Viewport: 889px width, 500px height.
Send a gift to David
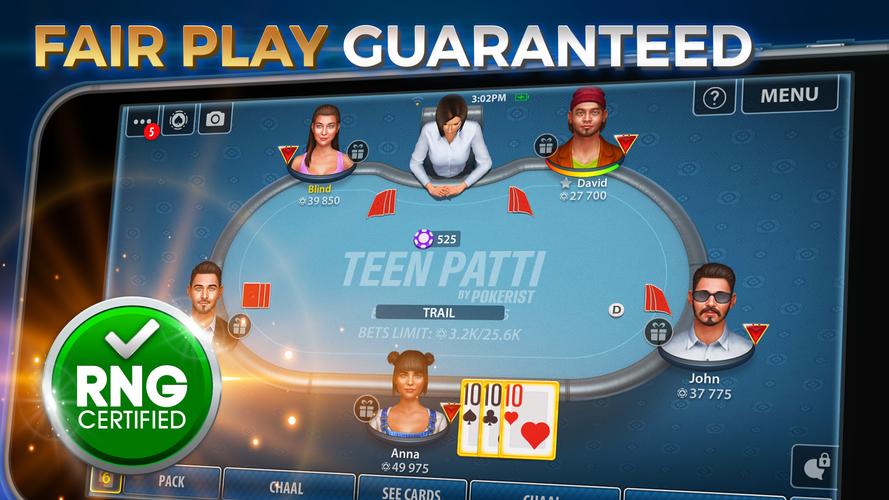coord(546,145)
